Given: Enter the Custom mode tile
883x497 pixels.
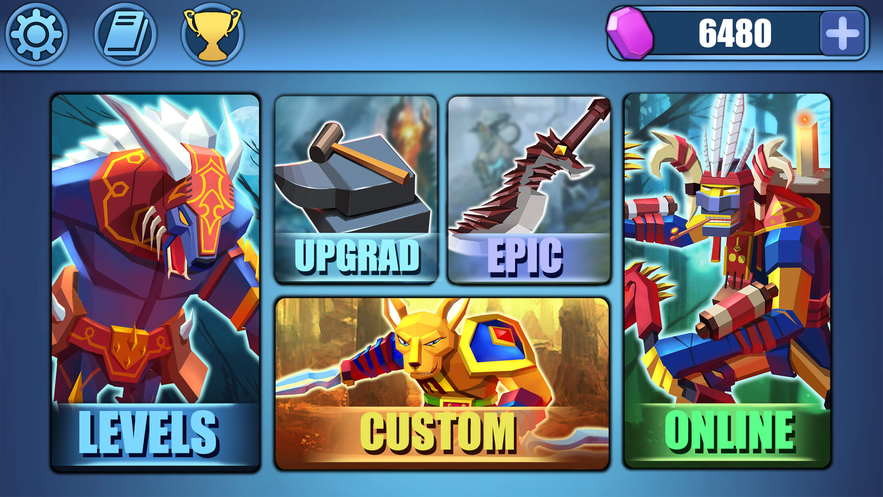Looking at the screenshot, I should (441, 383).
